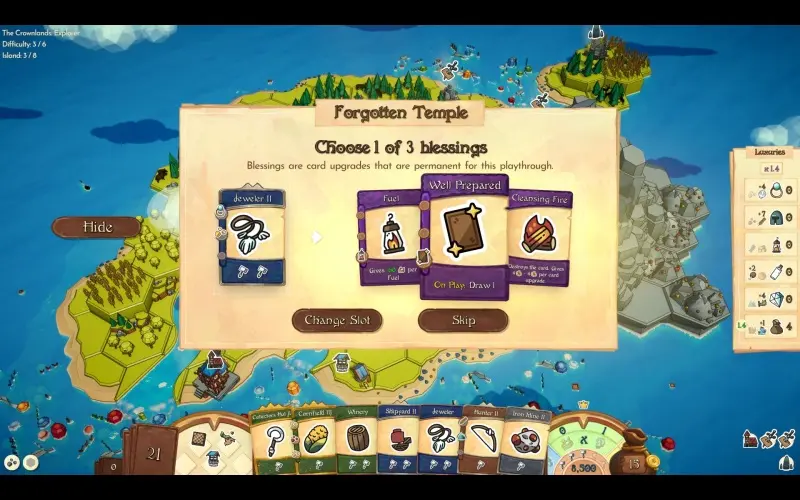Hide the Forgotten Temple dialog
The width and height of the screenshot is (800, 500).
97,227
